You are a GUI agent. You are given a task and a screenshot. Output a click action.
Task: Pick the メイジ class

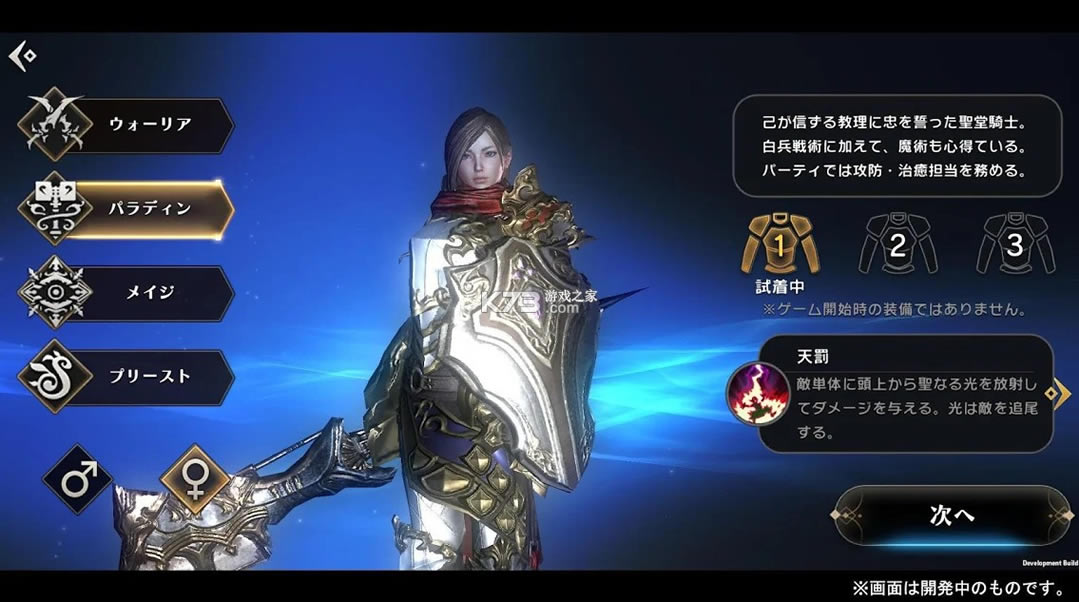point(127,293)
